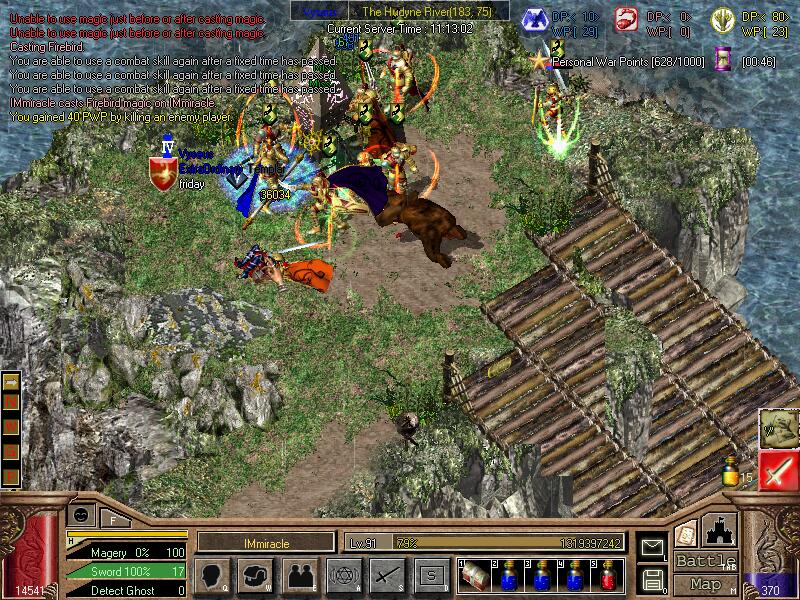Open the party two-silhouettes button
The height and width of the screenshot is (600, 800).
(299, 575)
